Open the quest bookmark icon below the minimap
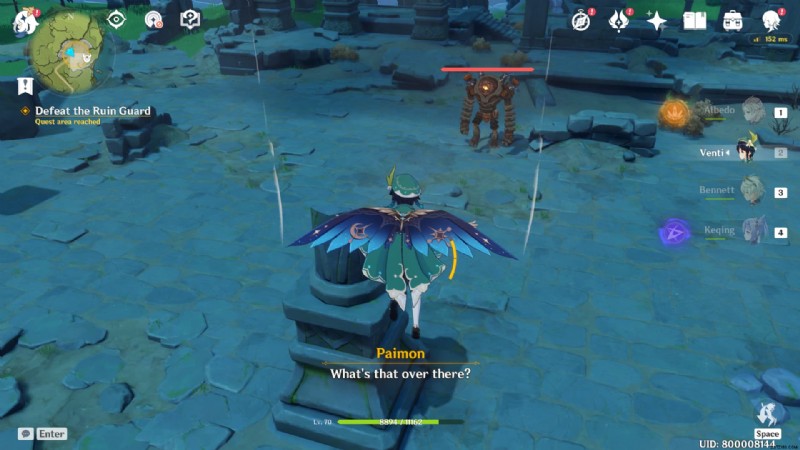This screenshot has width=800, height=450. tap(25, 86)
